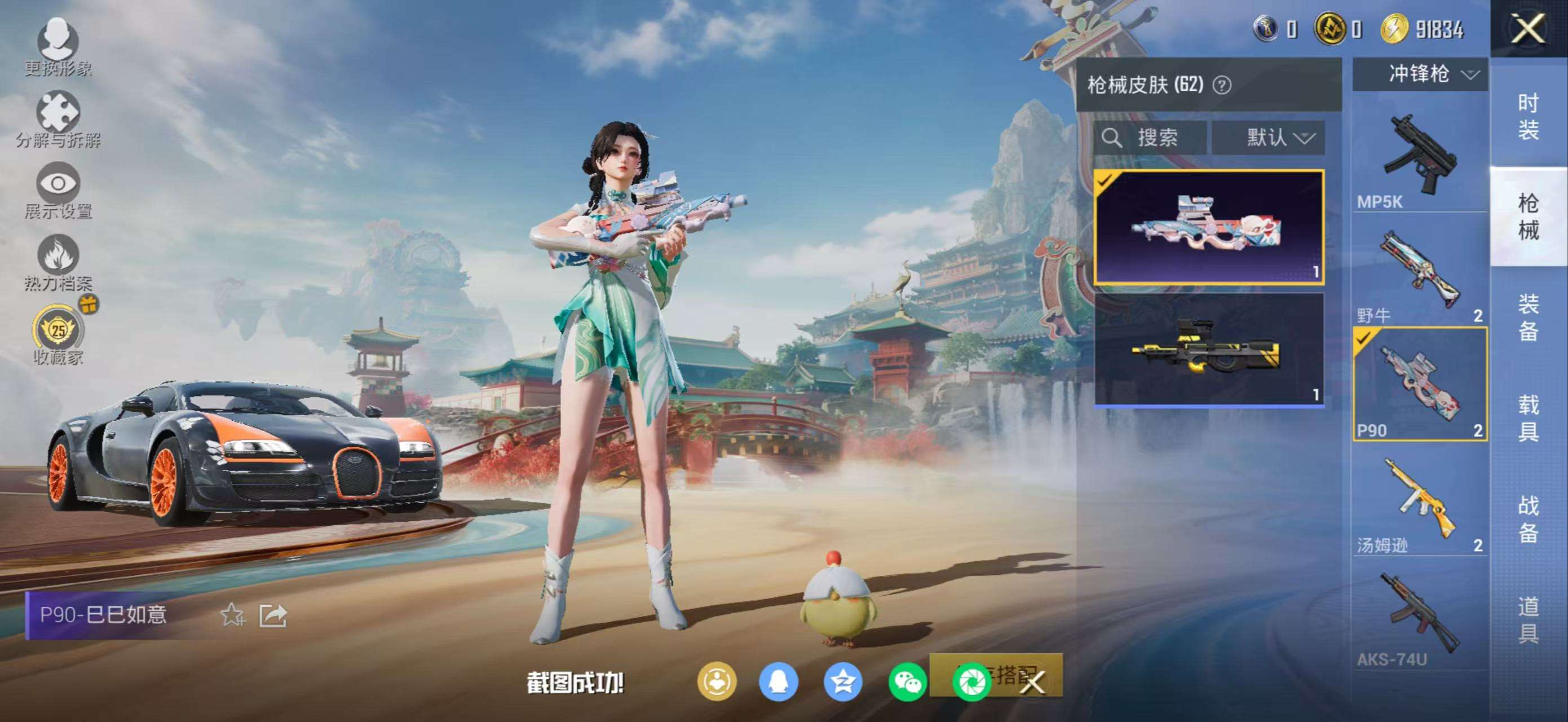The width and height of the screenshot is (1568, 722).
Task: Switch to the 时装 outfit tab
Action: point(1528,116)
